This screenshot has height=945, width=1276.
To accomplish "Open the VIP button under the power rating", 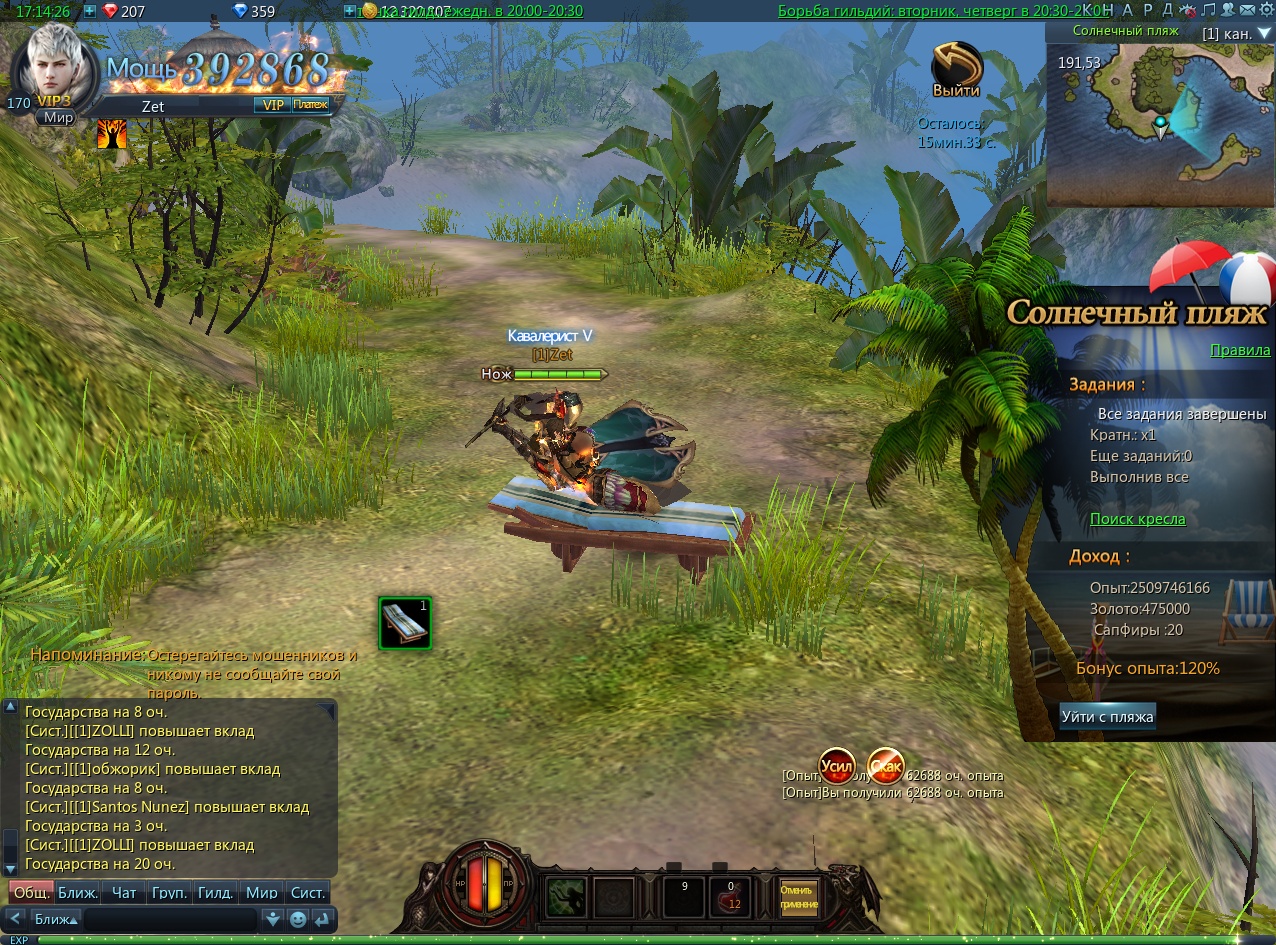I will [x=271, y=104].
